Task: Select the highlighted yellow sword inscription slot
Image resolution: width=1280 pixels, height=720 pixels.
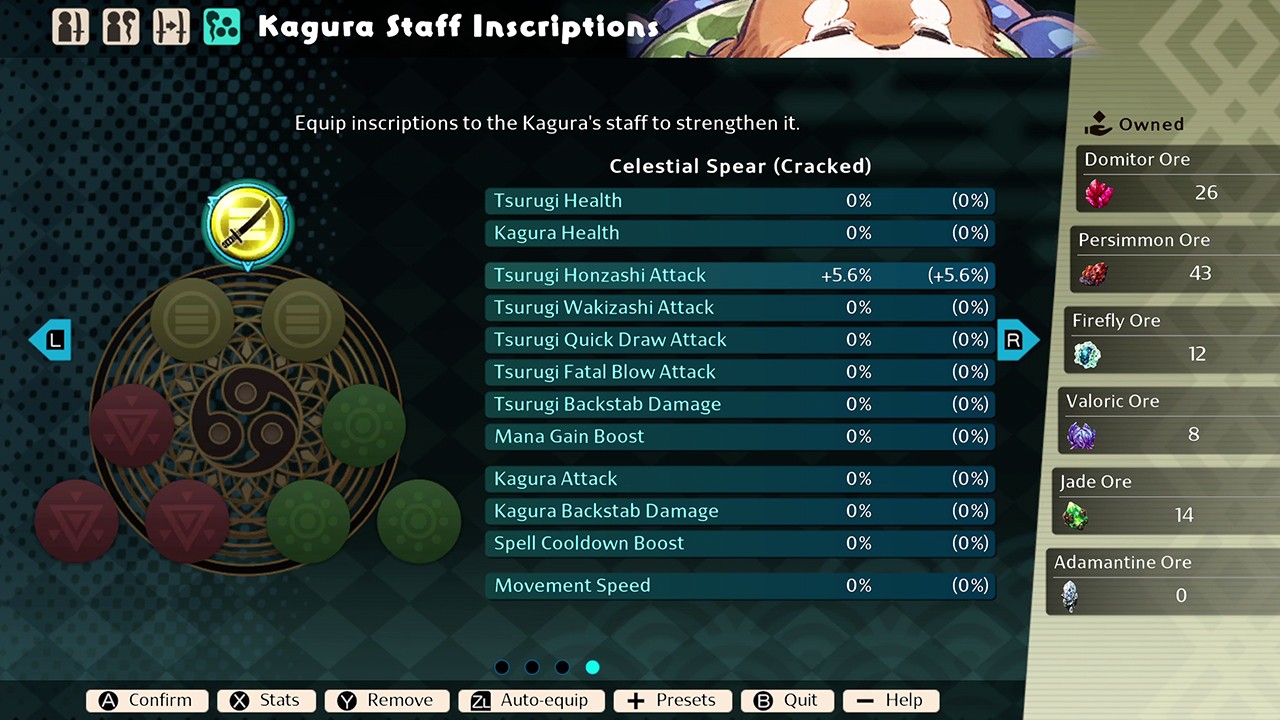Action: coord(247,223)
